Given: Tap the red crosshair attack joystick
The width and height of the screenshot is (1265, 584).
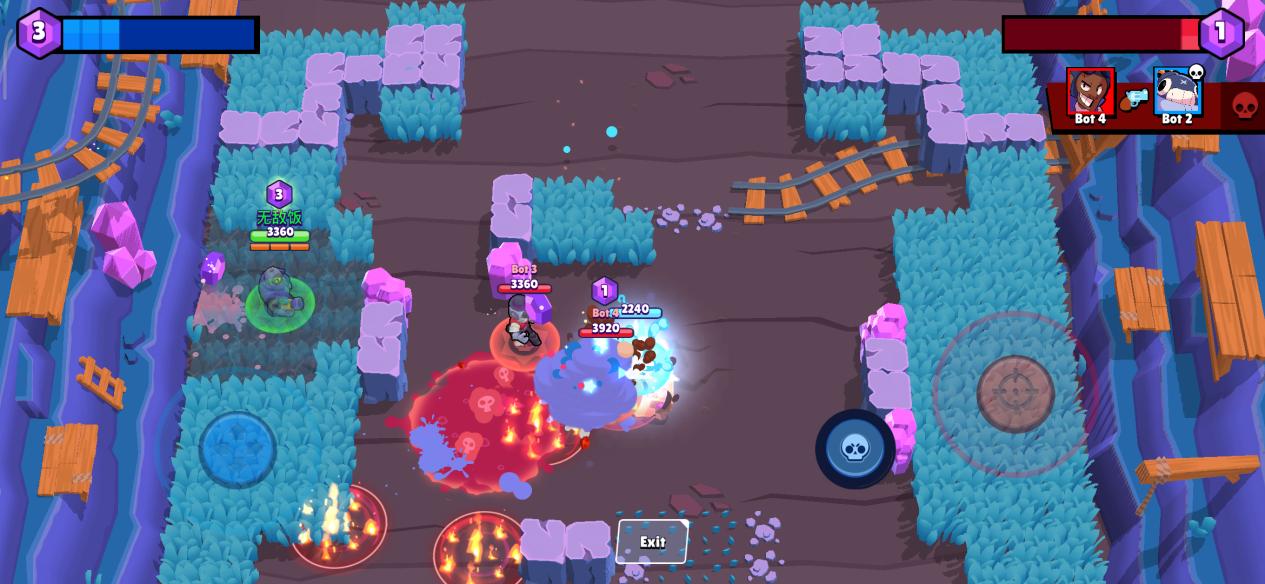Looking at the screenshot, I should coord(1015,393).
